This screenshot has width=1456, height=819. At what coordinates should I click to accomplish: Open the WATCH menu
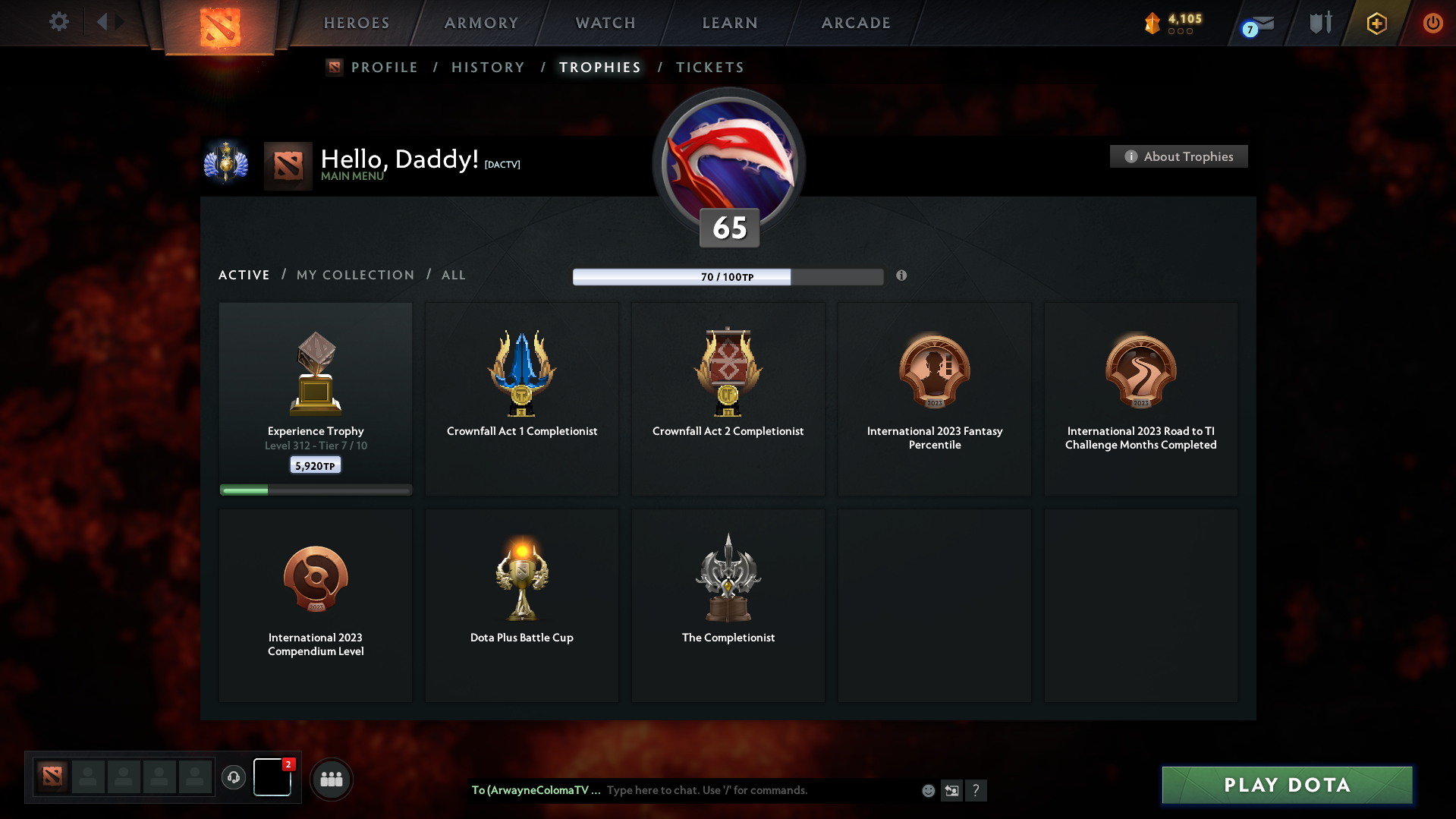click(605, 23)
